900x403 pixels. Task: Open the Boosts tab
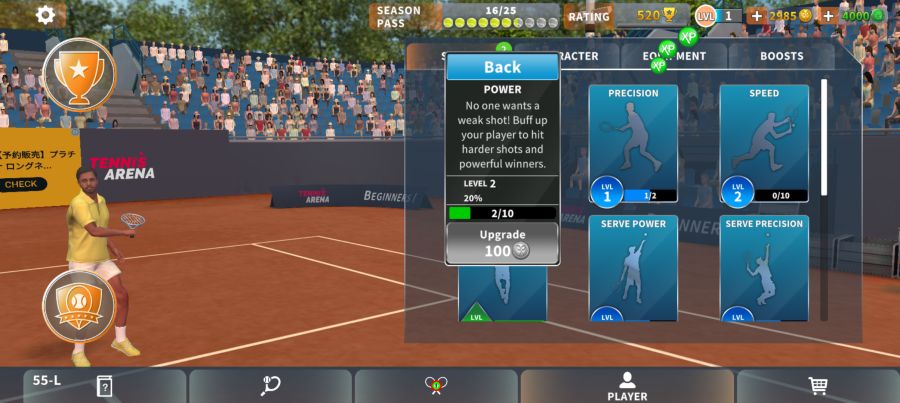click(781, 56)
